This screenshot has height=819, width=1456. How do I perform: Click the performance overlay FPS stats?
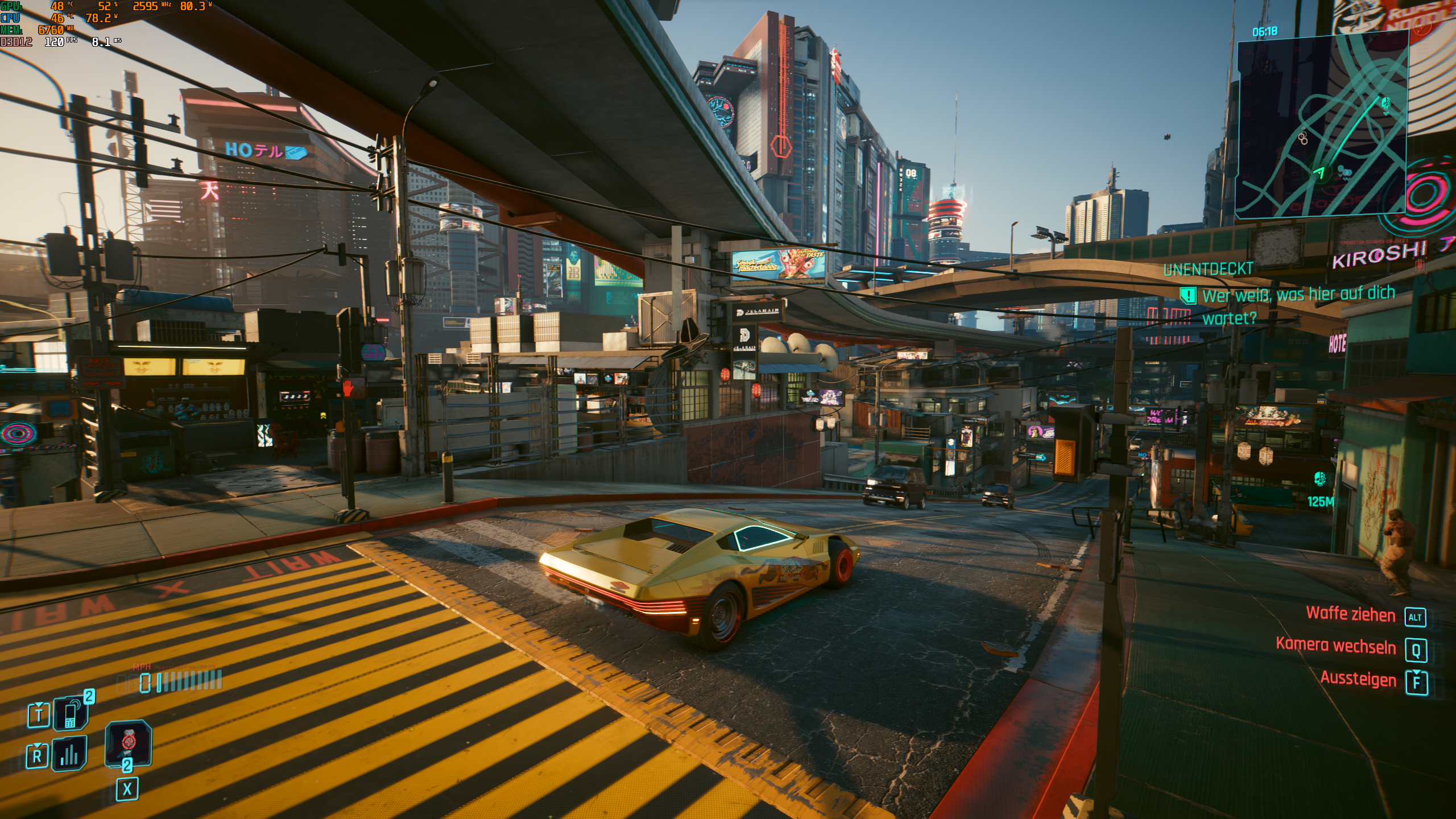click(x=61, y=42)
